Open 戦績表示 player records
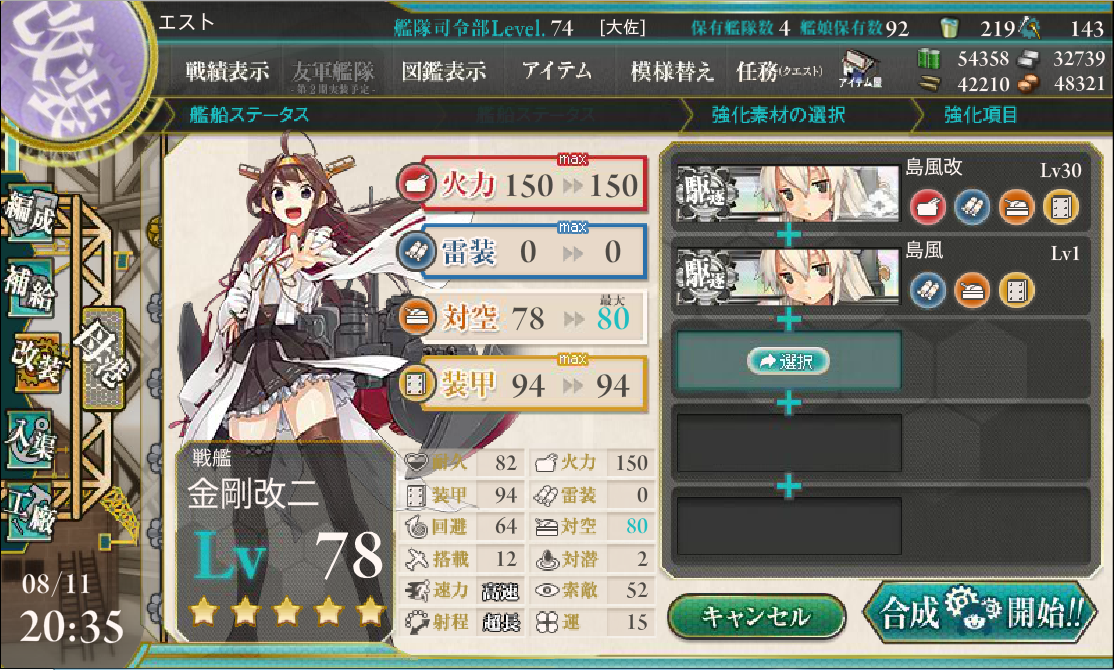This screenshot has height=670, width=1114. click(227, 72)
